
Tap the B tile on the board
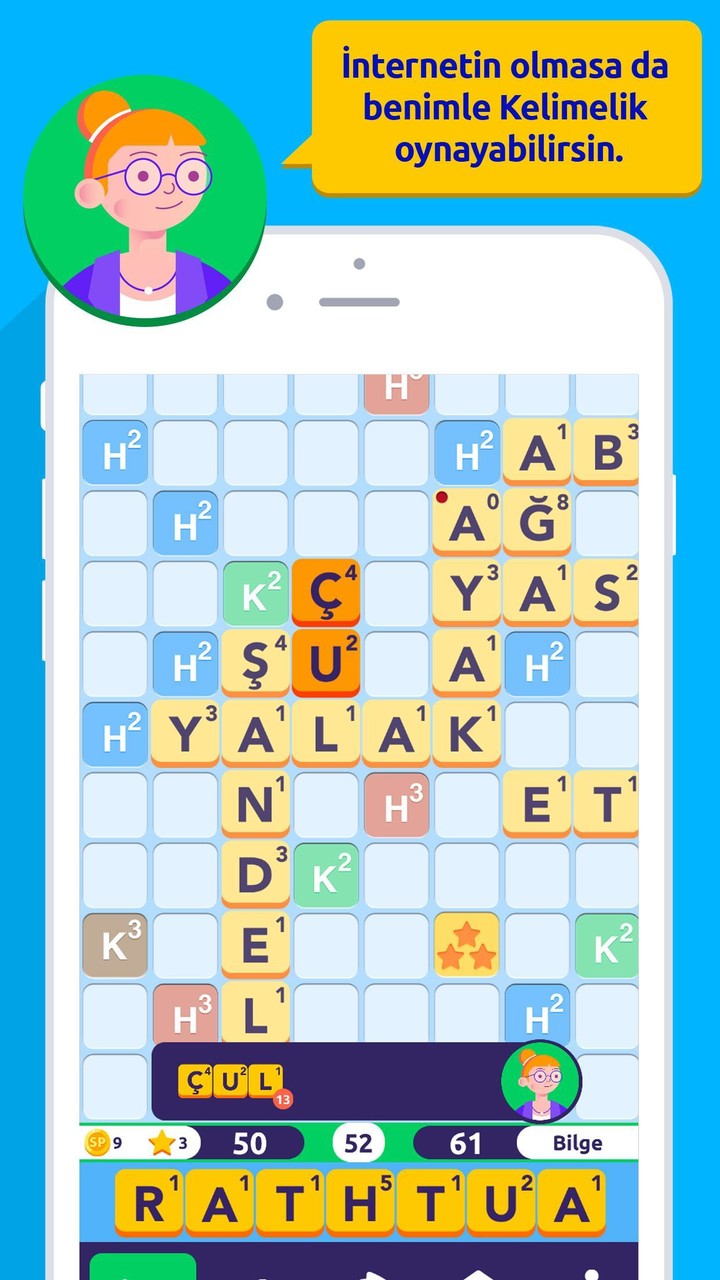(607, 452)
